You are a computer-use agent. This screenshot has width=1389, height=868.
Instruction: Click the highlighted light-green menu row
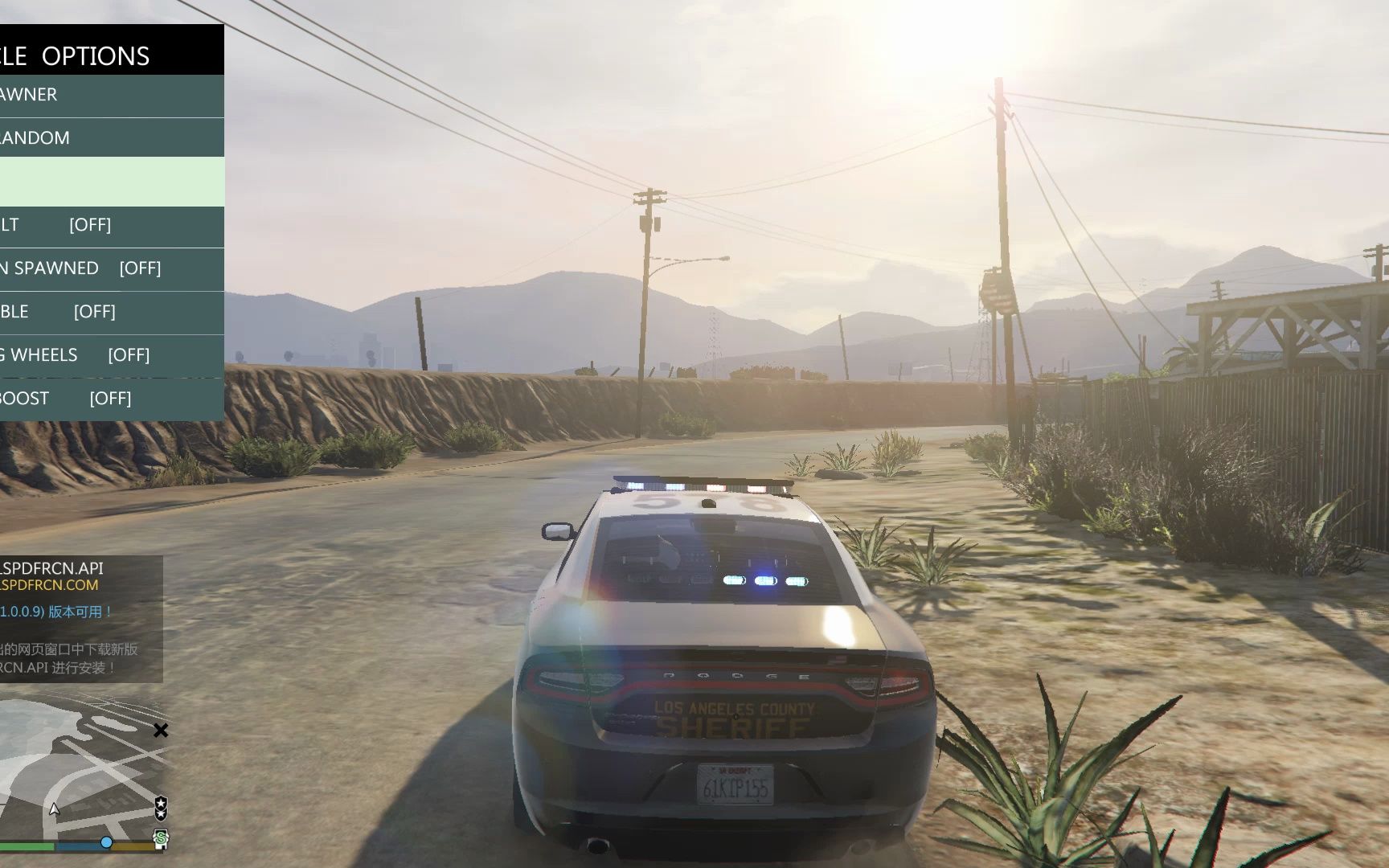[x=111, y=181]
